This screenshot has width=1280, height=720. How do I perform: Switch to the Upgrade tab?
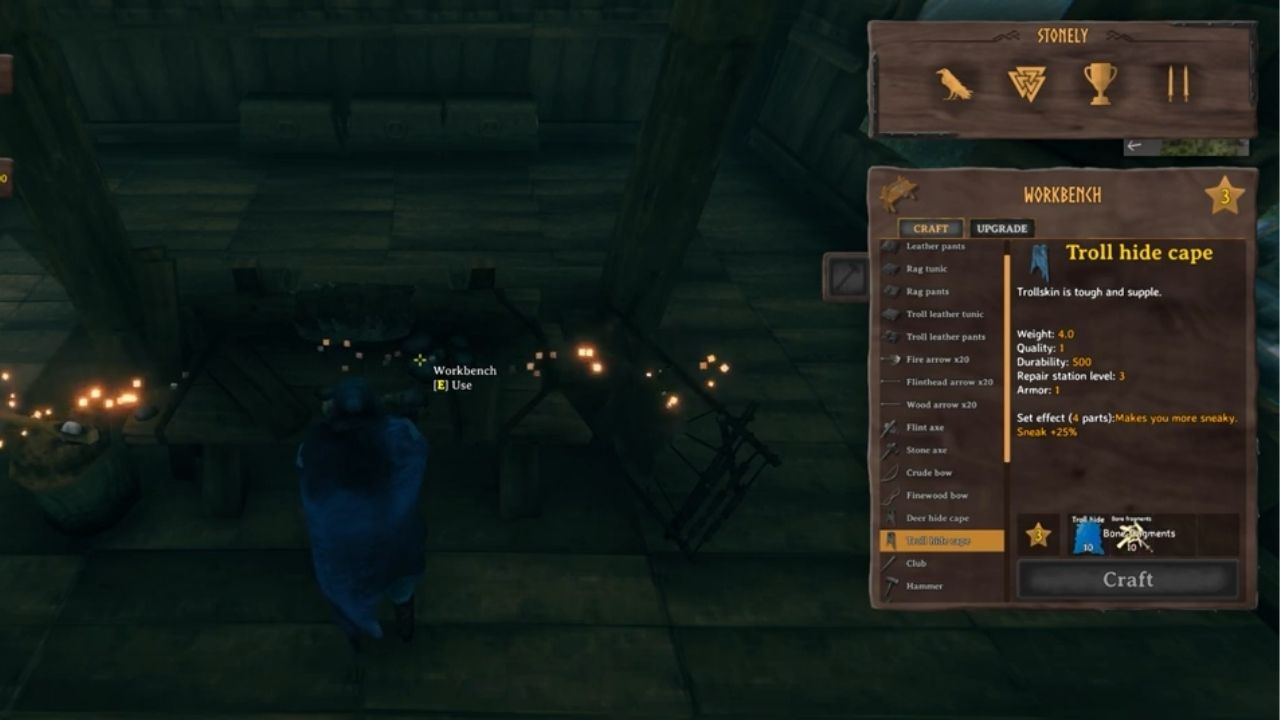[1003, 228]
